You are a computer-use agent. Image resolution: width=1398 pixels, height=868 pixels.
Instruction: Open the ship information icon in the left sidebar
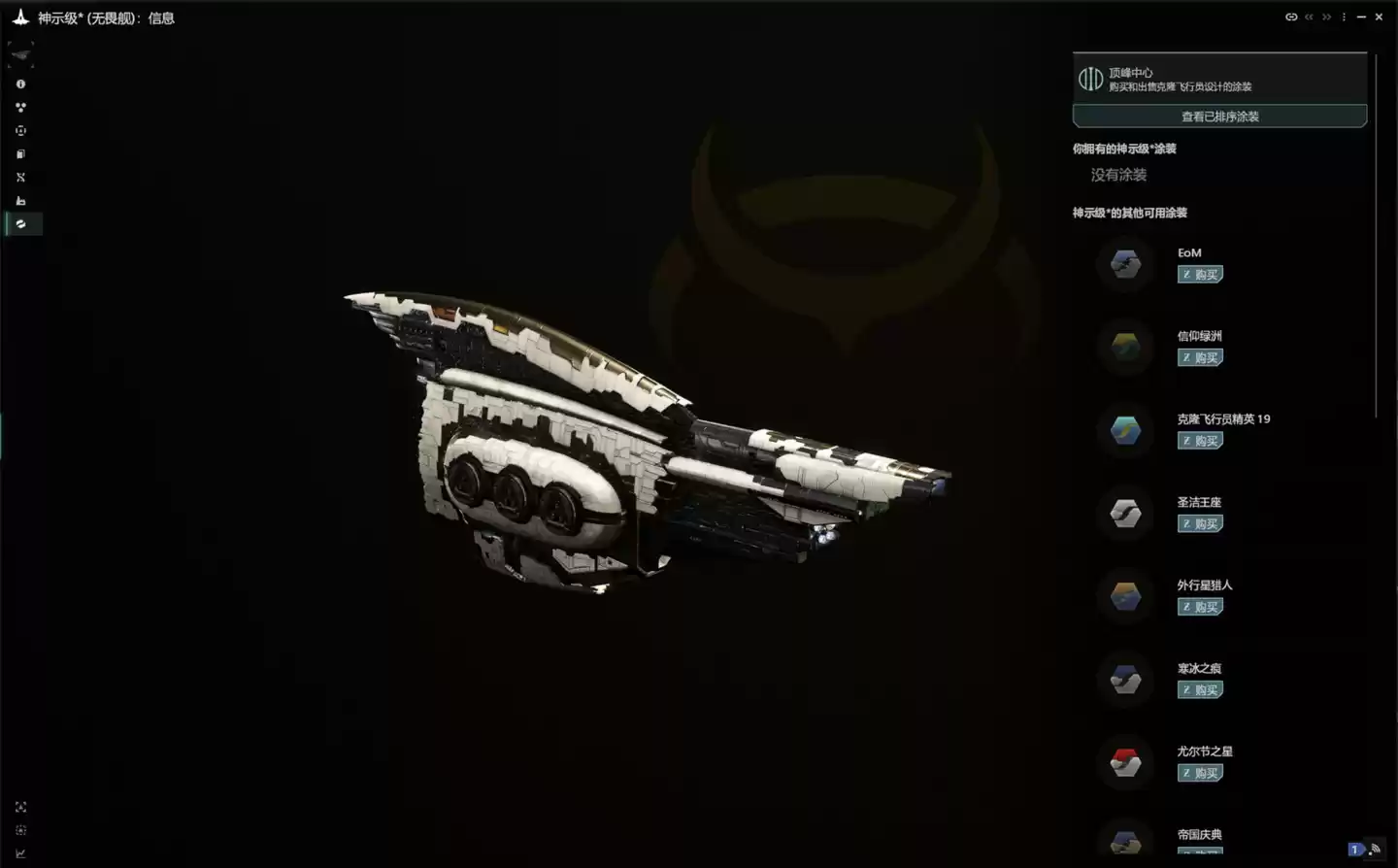click(x=21, y=83)
